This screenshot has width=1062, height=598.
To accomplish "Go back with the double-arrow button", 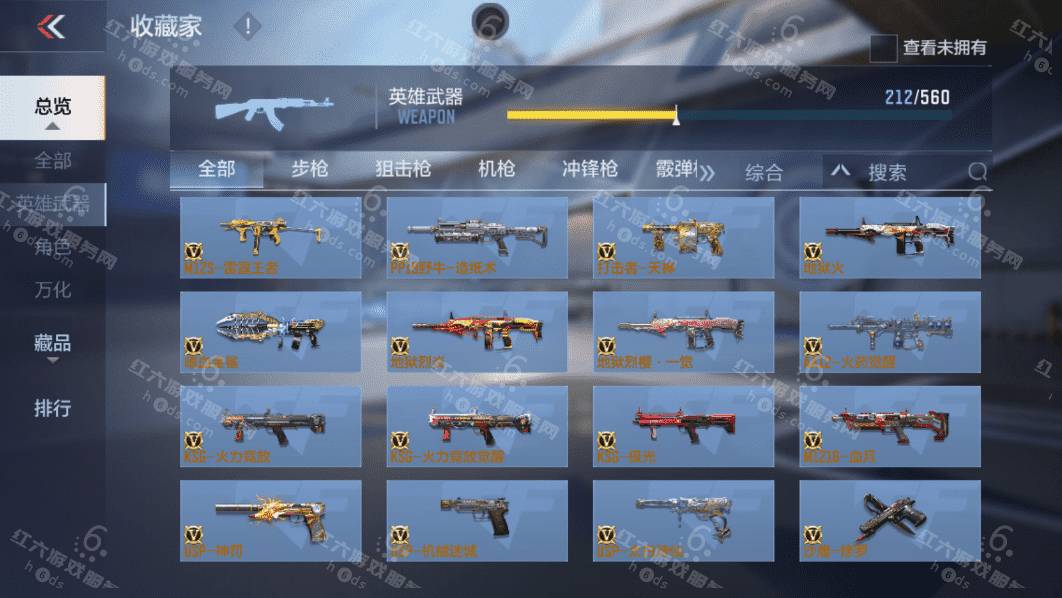I will point(50,27).
